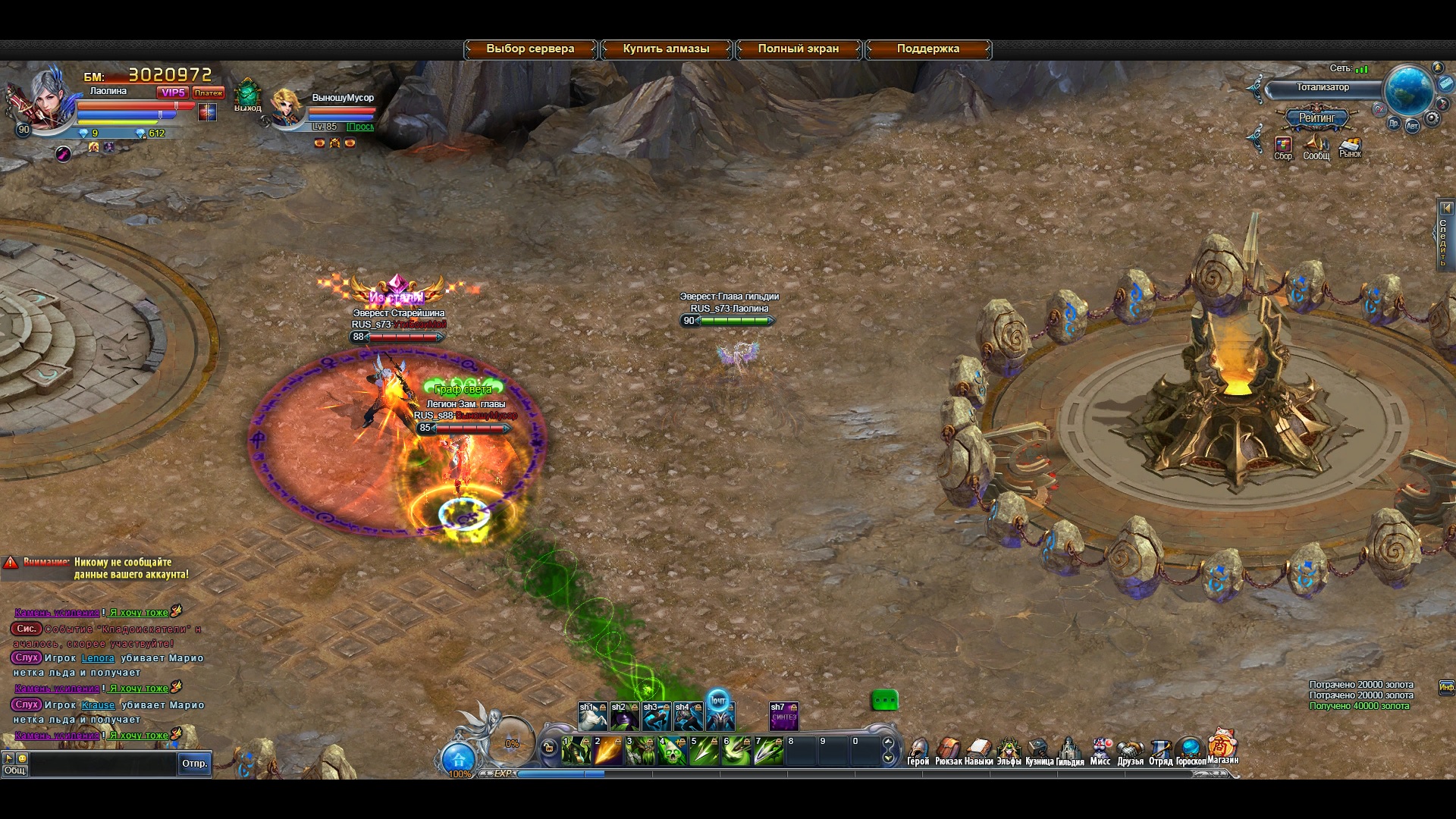
Task: Send chat message with Отпр. button
Action: [194, 764]
